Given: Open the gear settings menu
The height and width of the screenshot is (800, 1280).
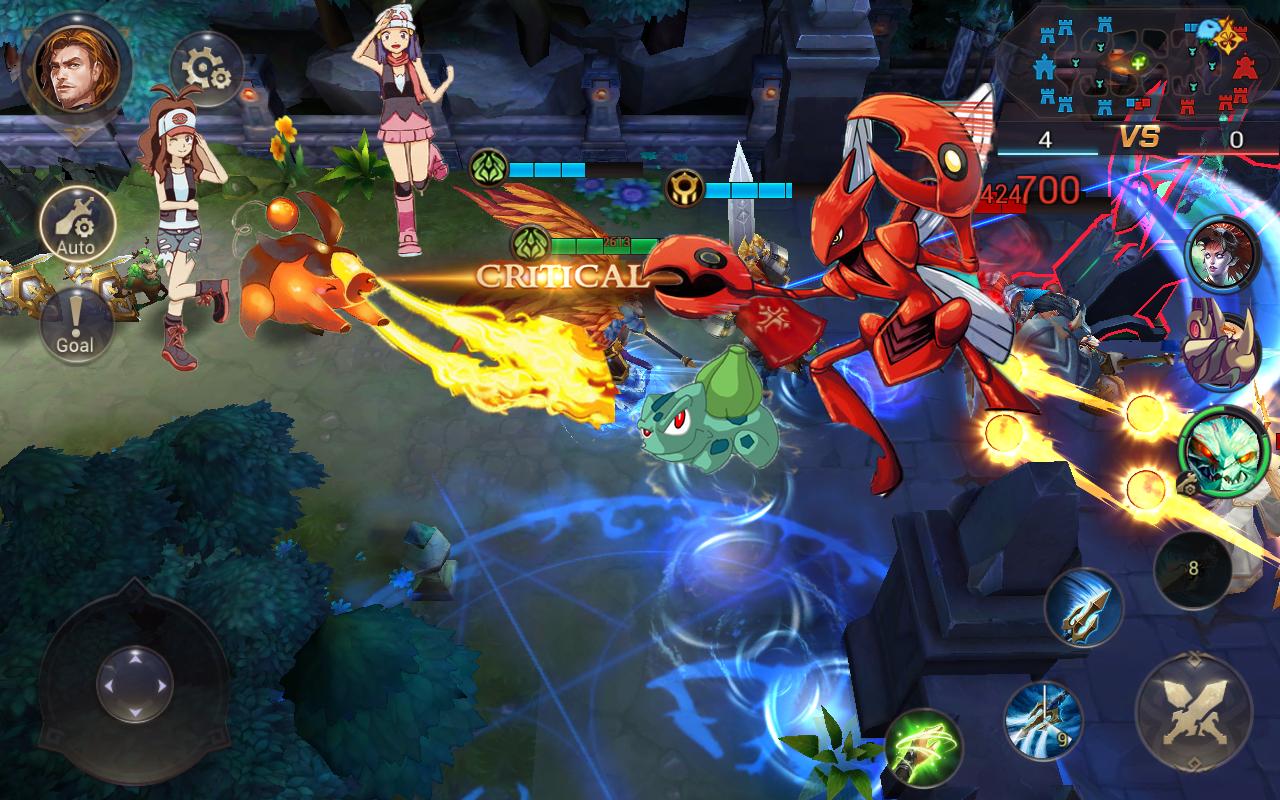Looking at the screenshot, I should [x=207, y=68].
